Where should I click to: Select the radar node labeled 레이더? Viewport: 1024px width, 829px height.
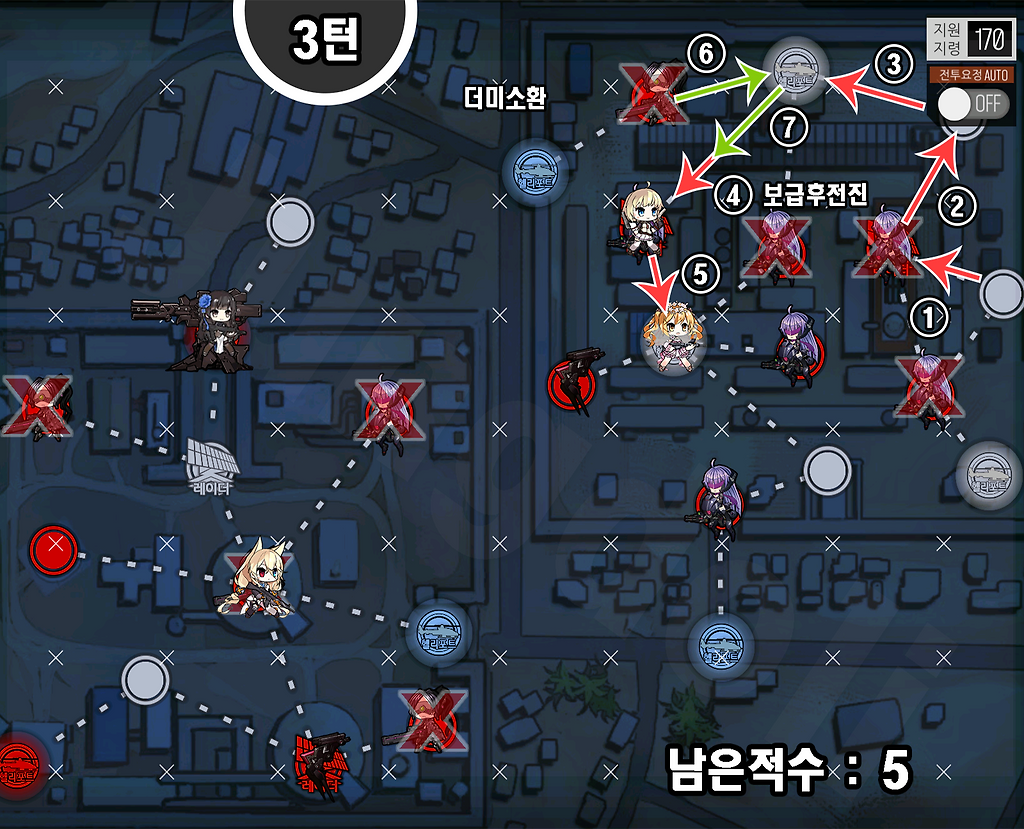(x=211, y=462)
